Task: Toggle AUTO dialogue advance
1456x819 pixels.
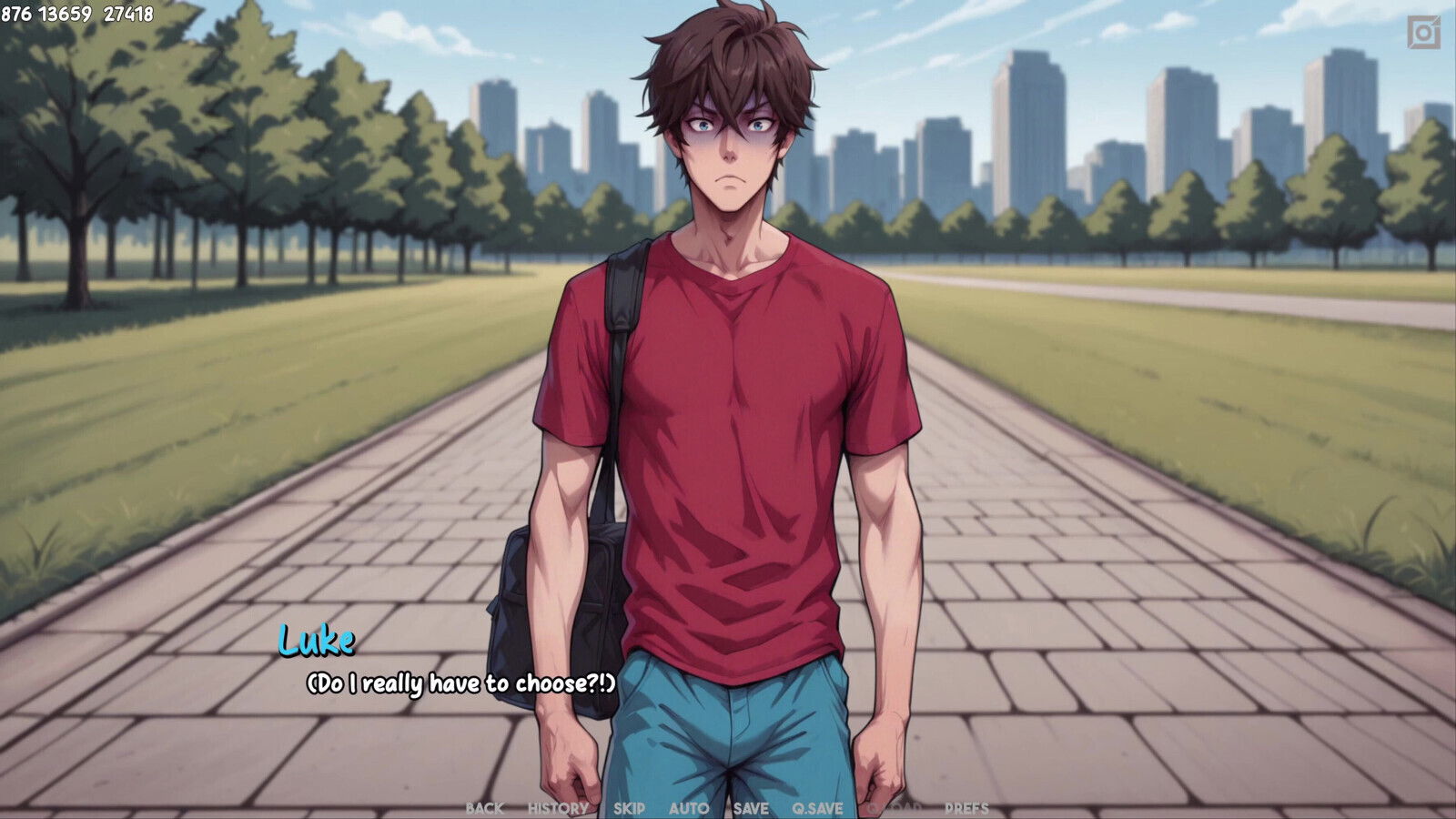Action: (x=689, y=808)
